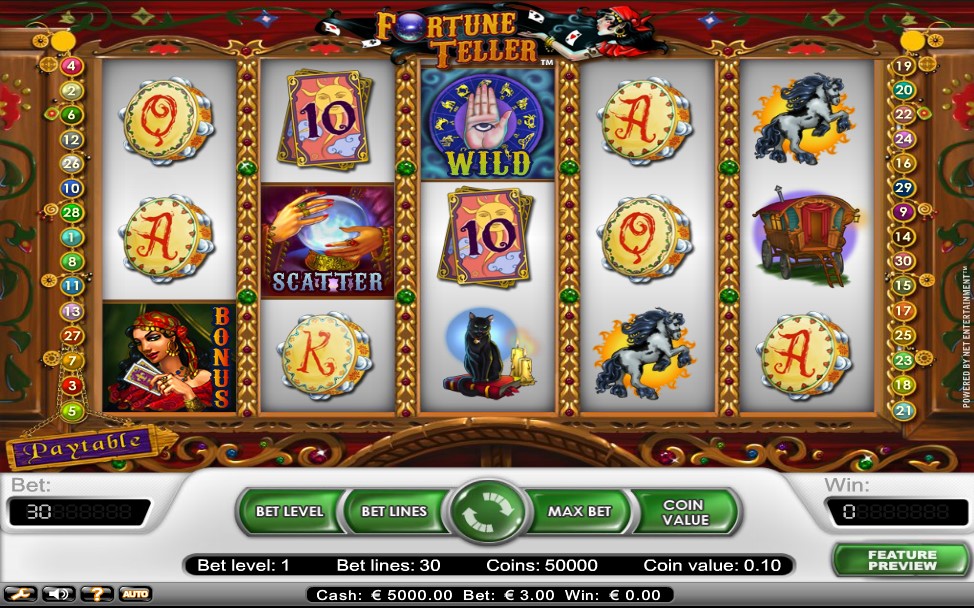Spin the reels with the round arrow button

pos(489,512)
